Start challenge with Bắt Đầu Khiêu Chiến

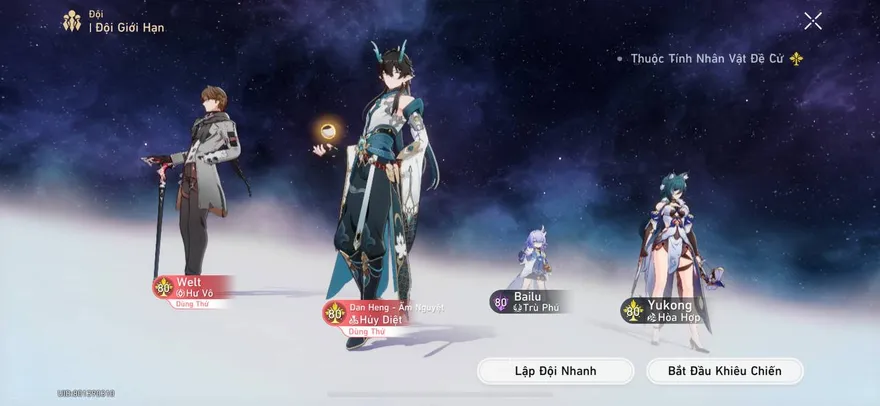(x=725, y=371)
